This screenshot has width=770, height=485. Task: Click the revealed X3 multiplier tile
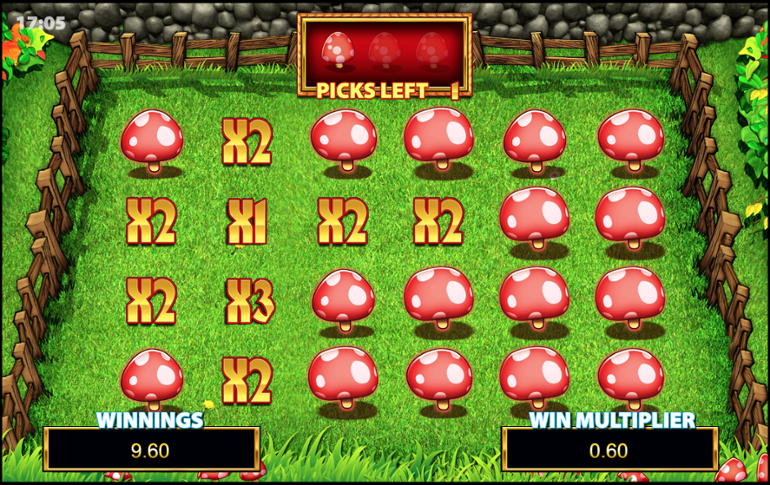pyautogui.click(x=248, y=300)
